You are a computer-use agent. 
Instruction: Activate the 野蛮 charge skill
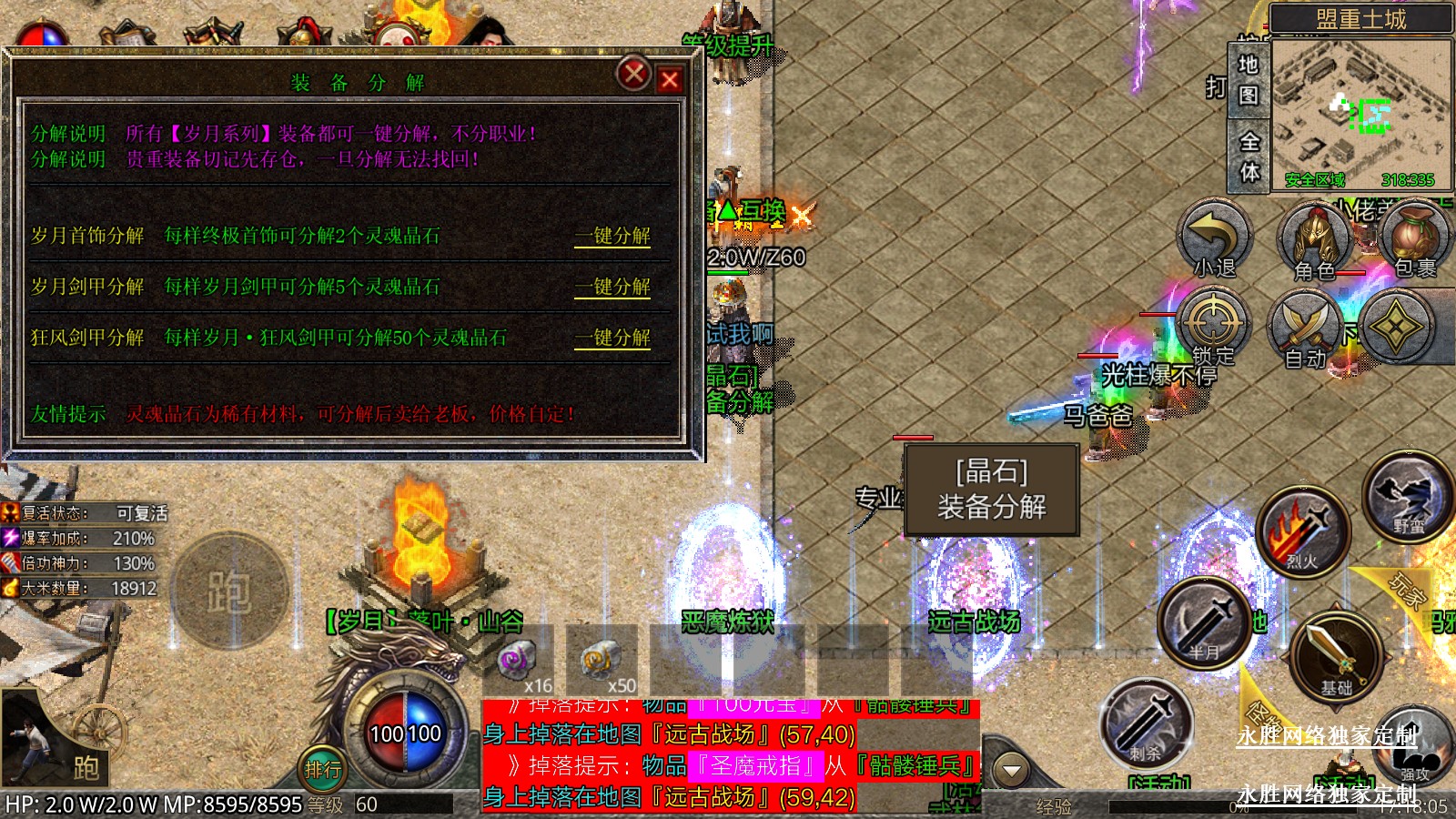click(1407, 498)
